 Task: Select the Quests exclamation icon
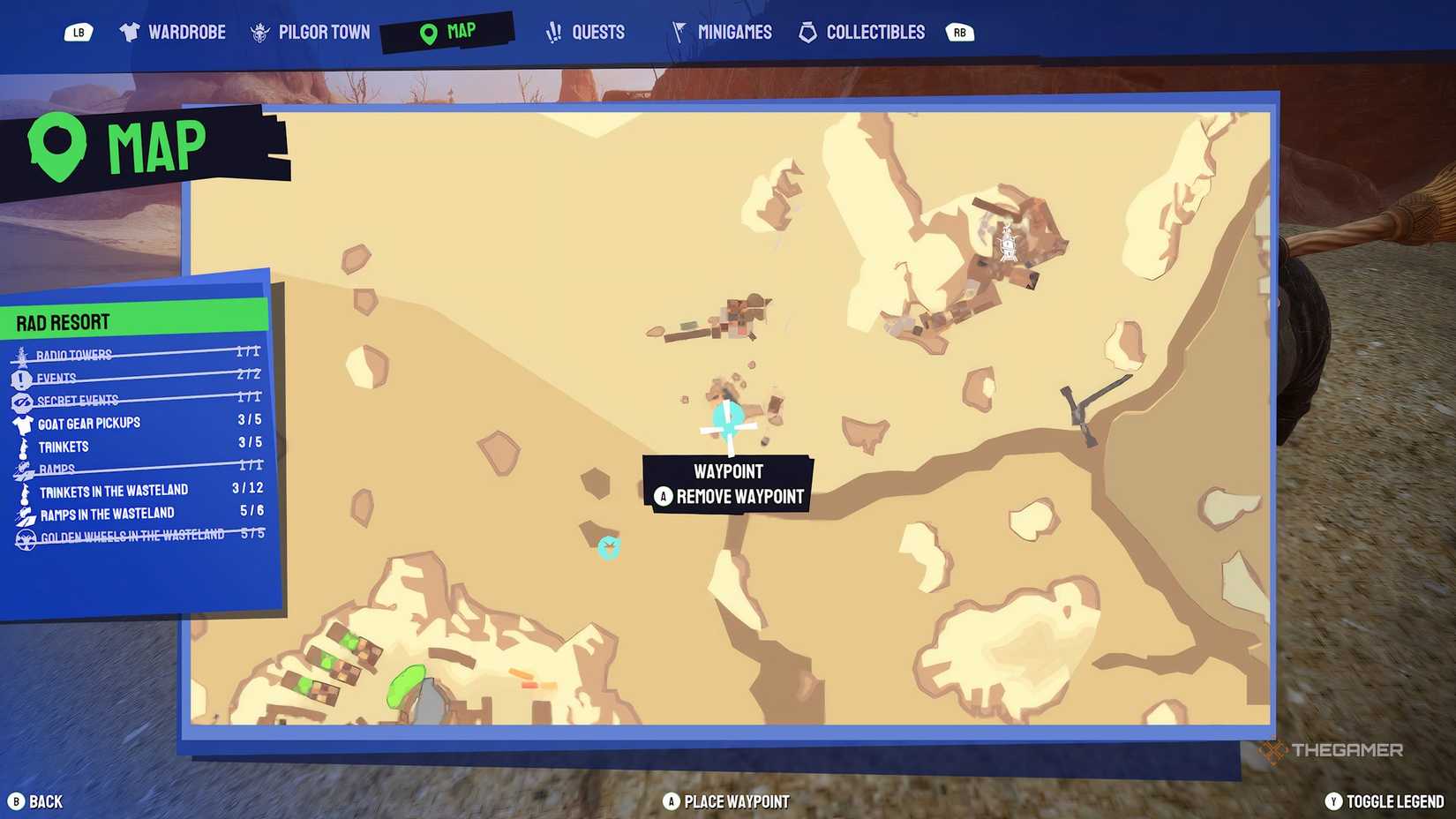click(x=552, y=31)
